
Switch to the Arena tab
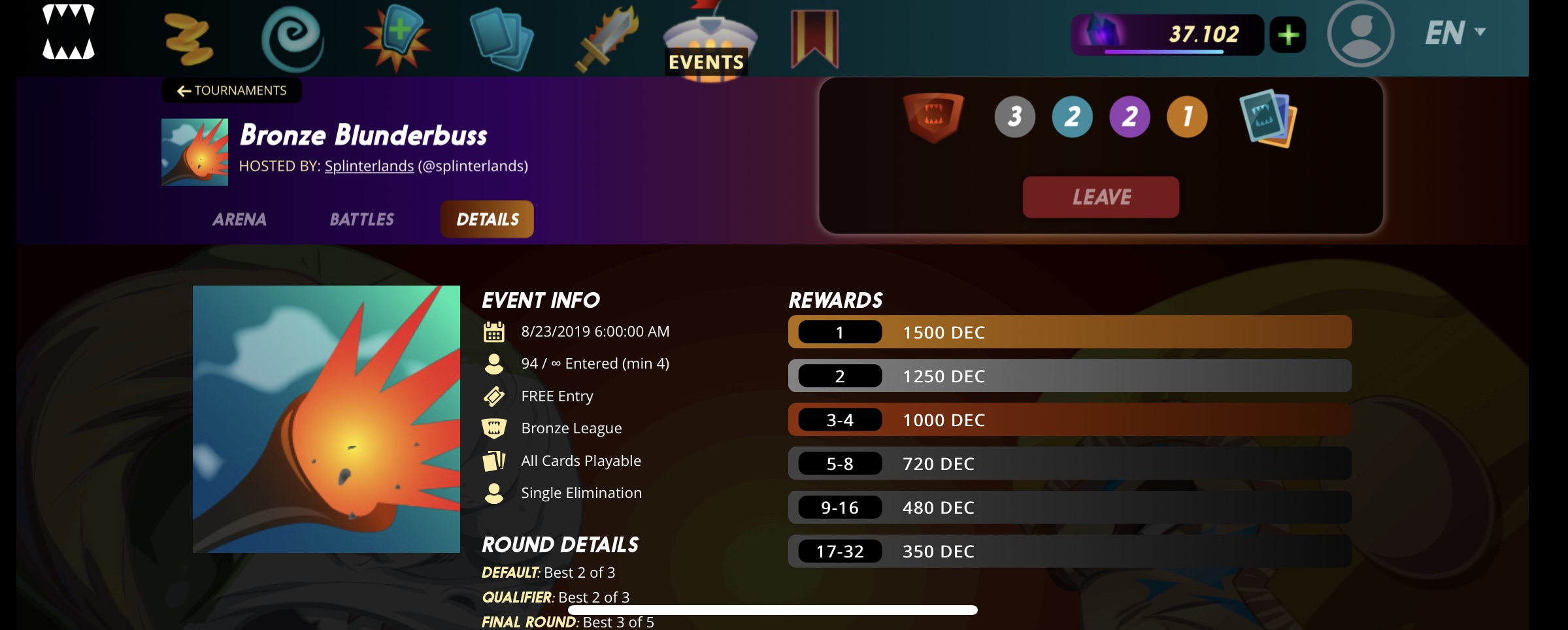point(239,220)
